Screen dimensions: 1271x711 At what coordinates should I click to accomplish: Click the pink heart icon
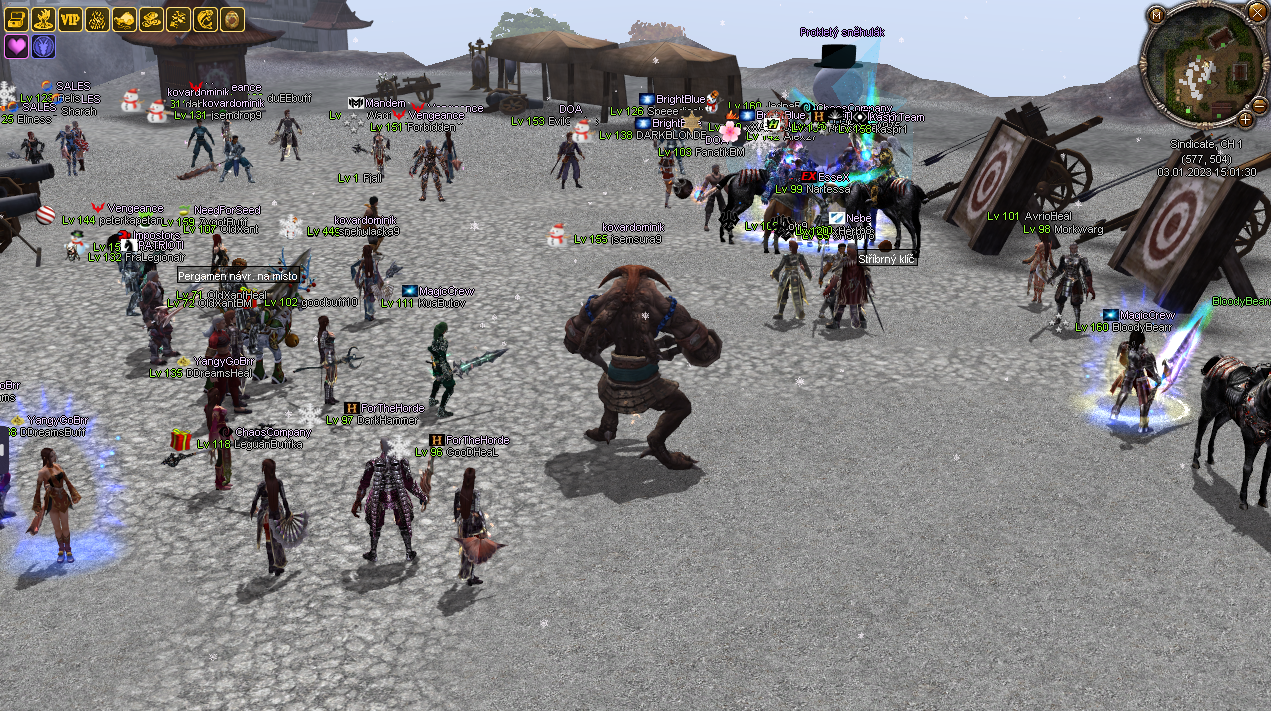pos(16,45)
